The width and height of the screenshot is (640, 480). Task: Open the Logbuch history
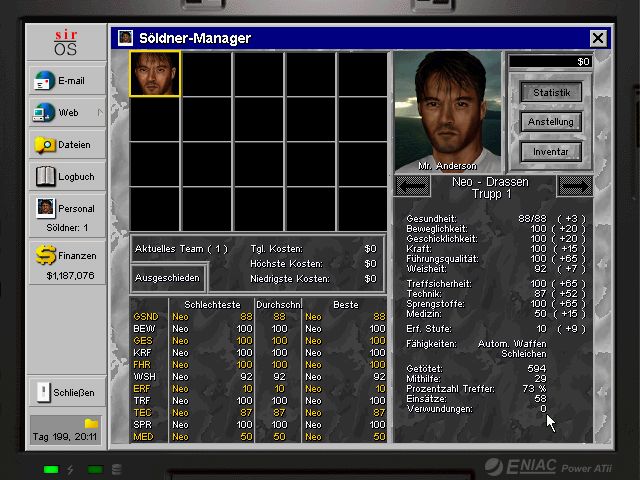(x=66, y=177)
